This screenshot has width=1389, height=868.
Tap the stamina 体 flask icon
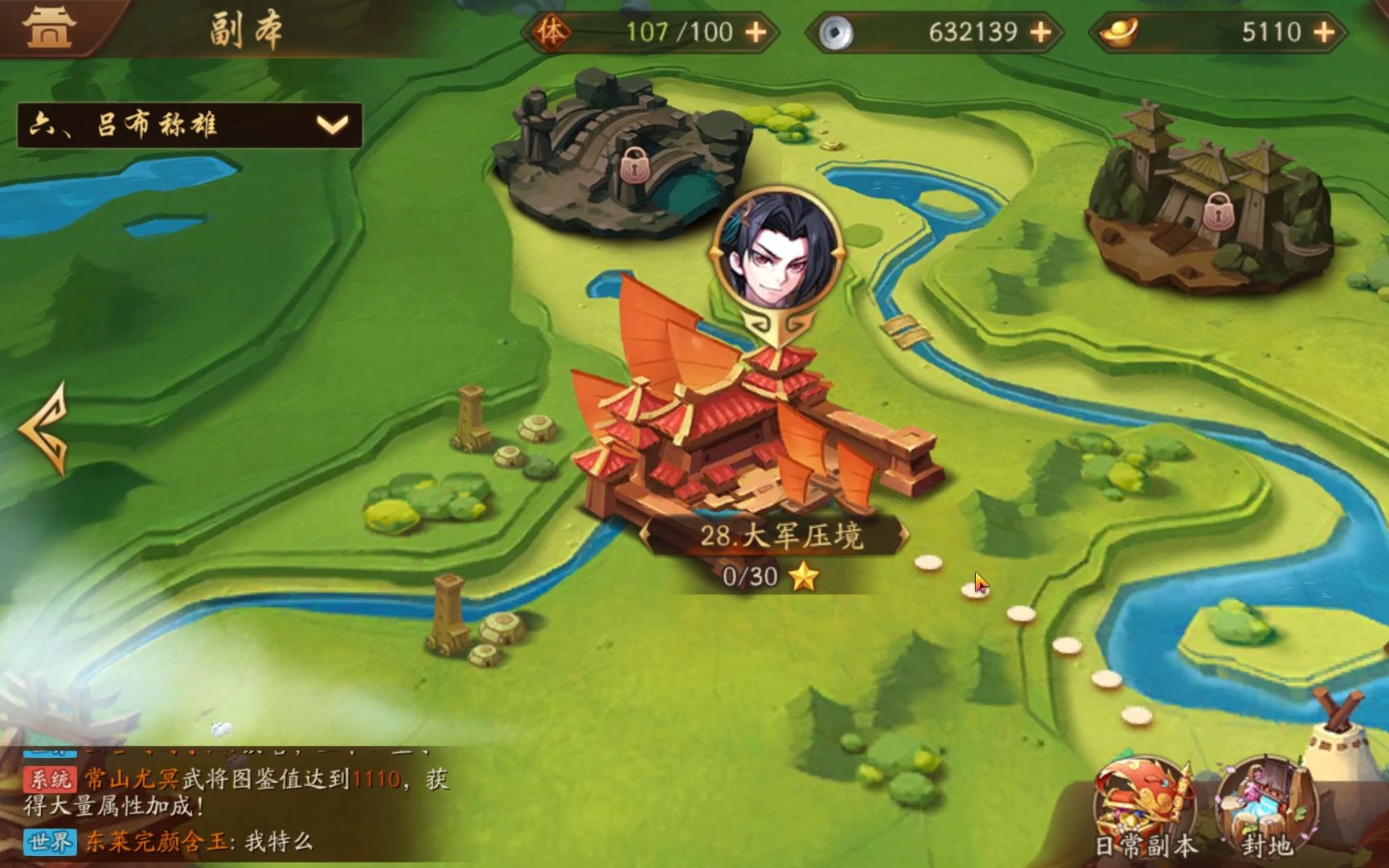click(553, 32)
